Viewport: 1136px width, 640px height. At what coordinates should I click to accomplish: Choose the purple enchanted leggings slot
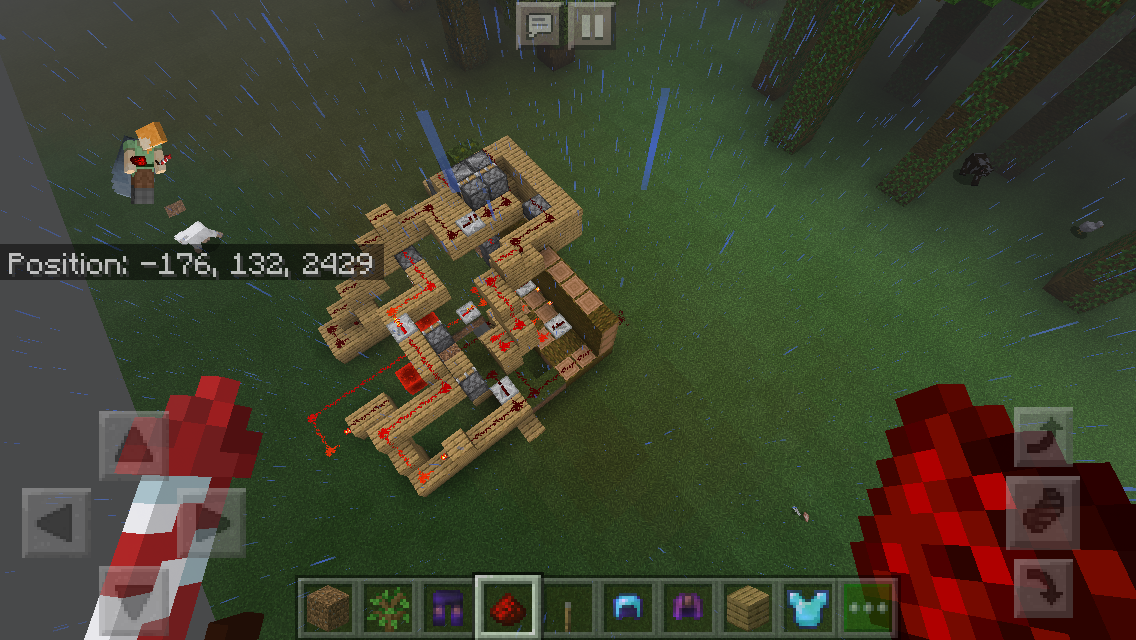(x=448, y=607)
